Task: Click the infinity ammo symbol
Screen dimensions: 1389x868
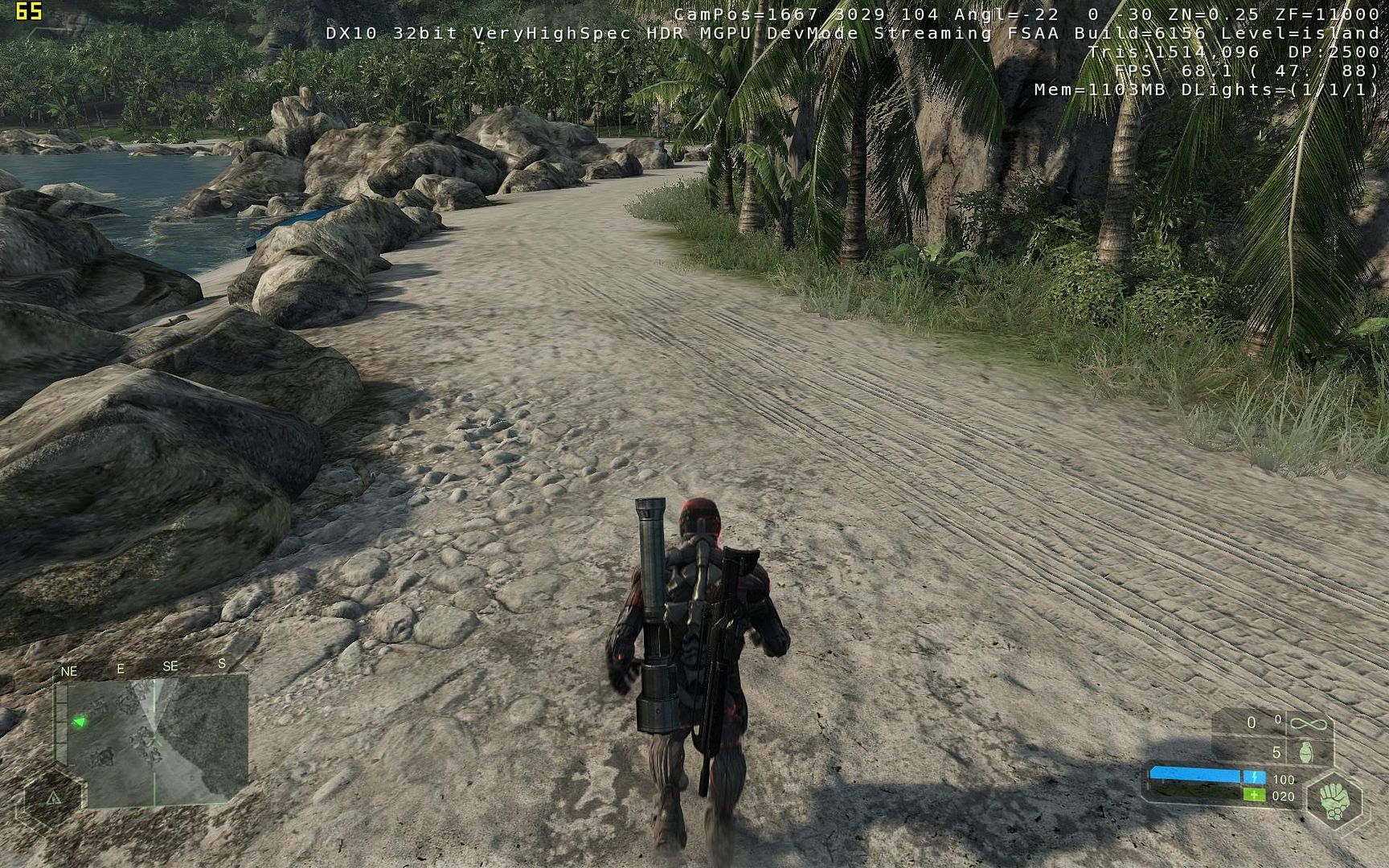Action: click(x=1307, y=723)
